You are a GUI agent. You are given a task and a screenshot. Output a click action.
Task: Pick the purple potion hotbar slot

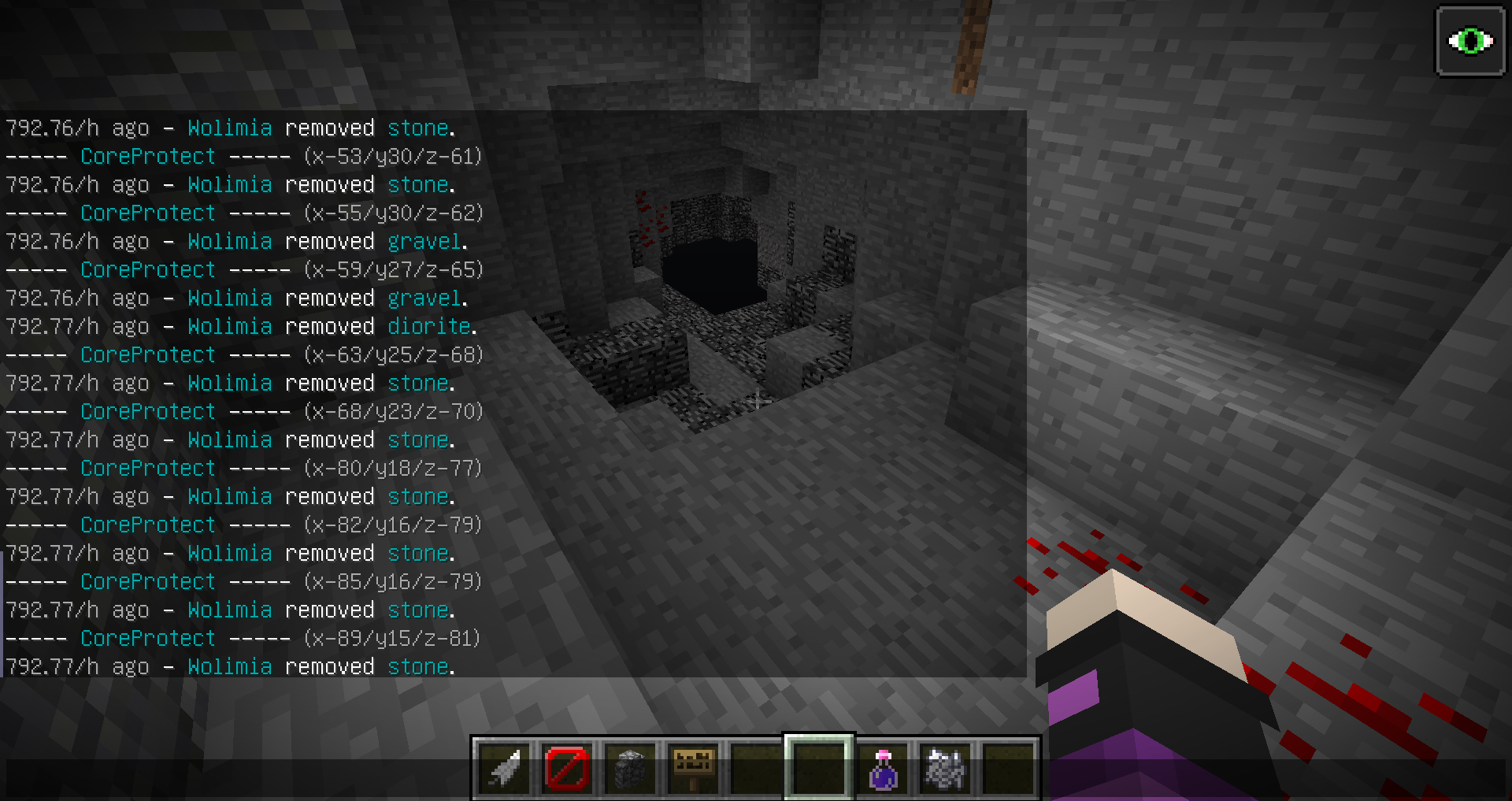tap(882, 768)
